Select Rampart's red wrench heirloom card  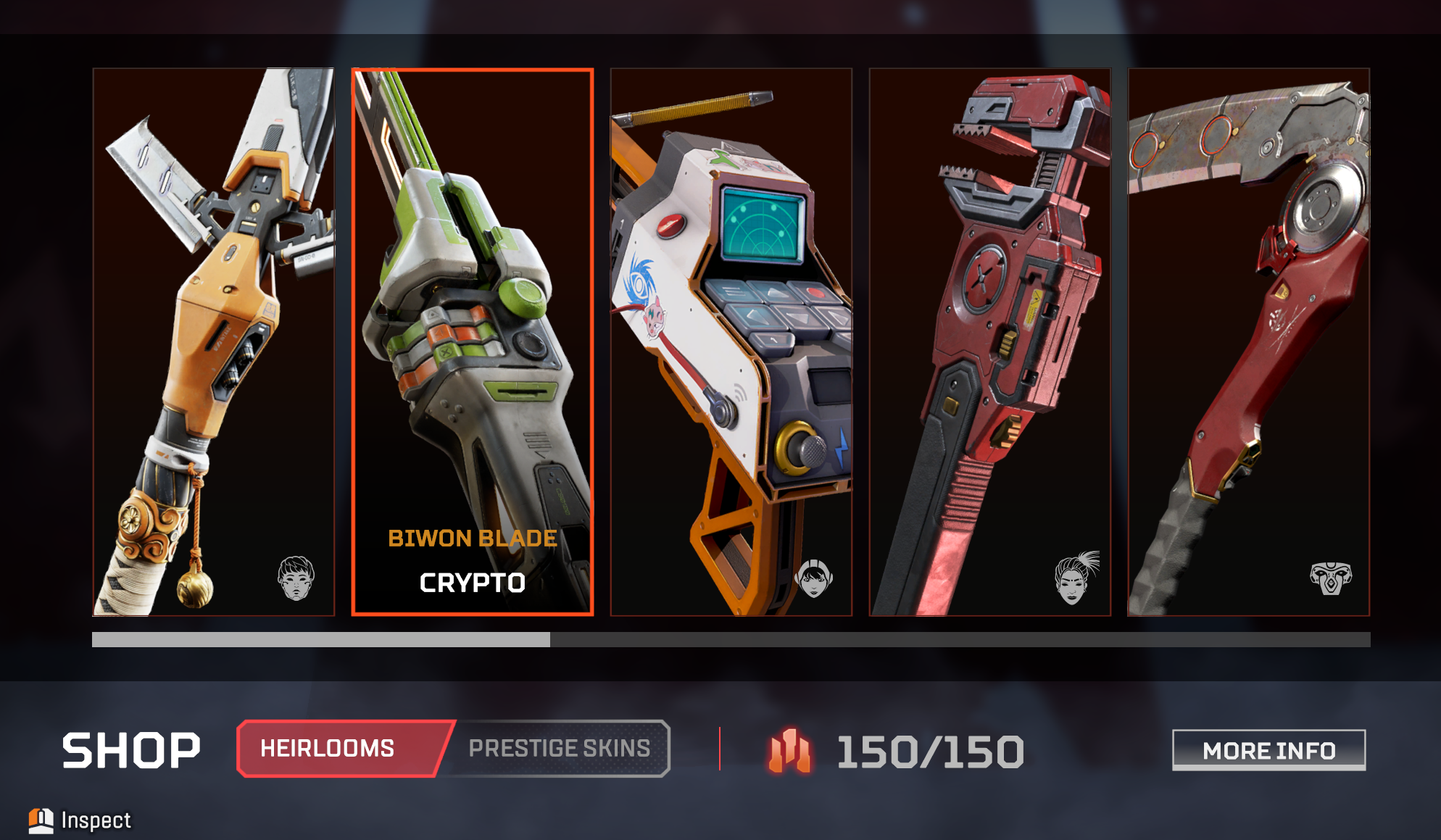989,341
